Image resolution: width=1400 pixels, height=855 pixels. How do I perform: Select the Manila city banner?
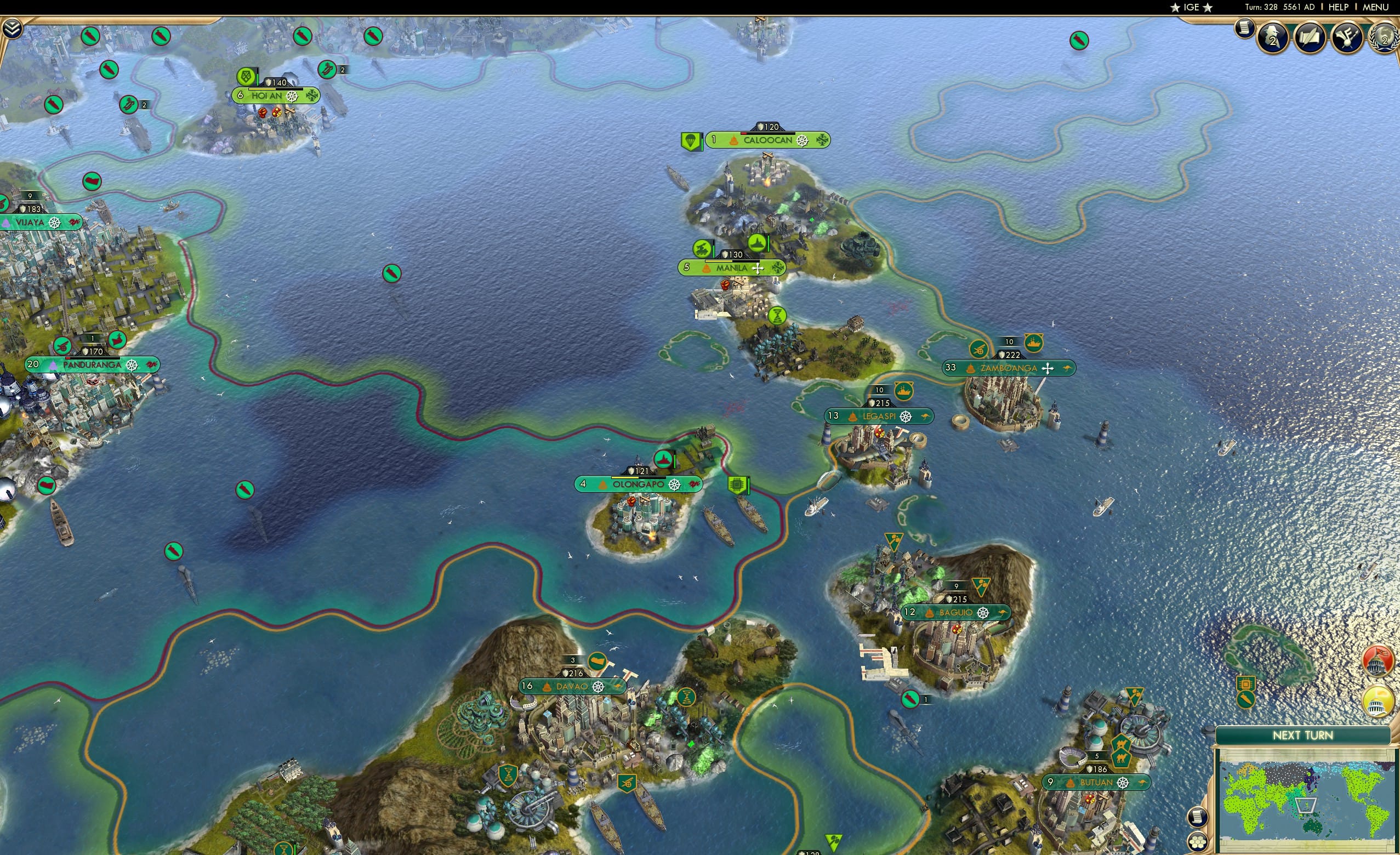click(733, 267)
